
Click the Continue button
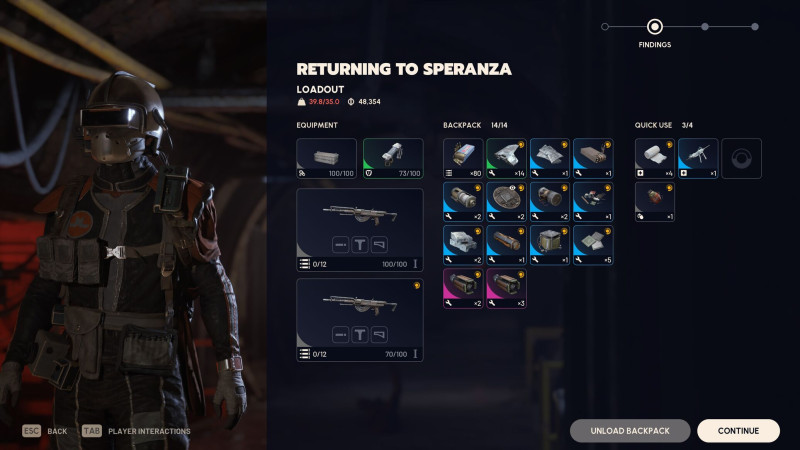click(x=738, y=431)
